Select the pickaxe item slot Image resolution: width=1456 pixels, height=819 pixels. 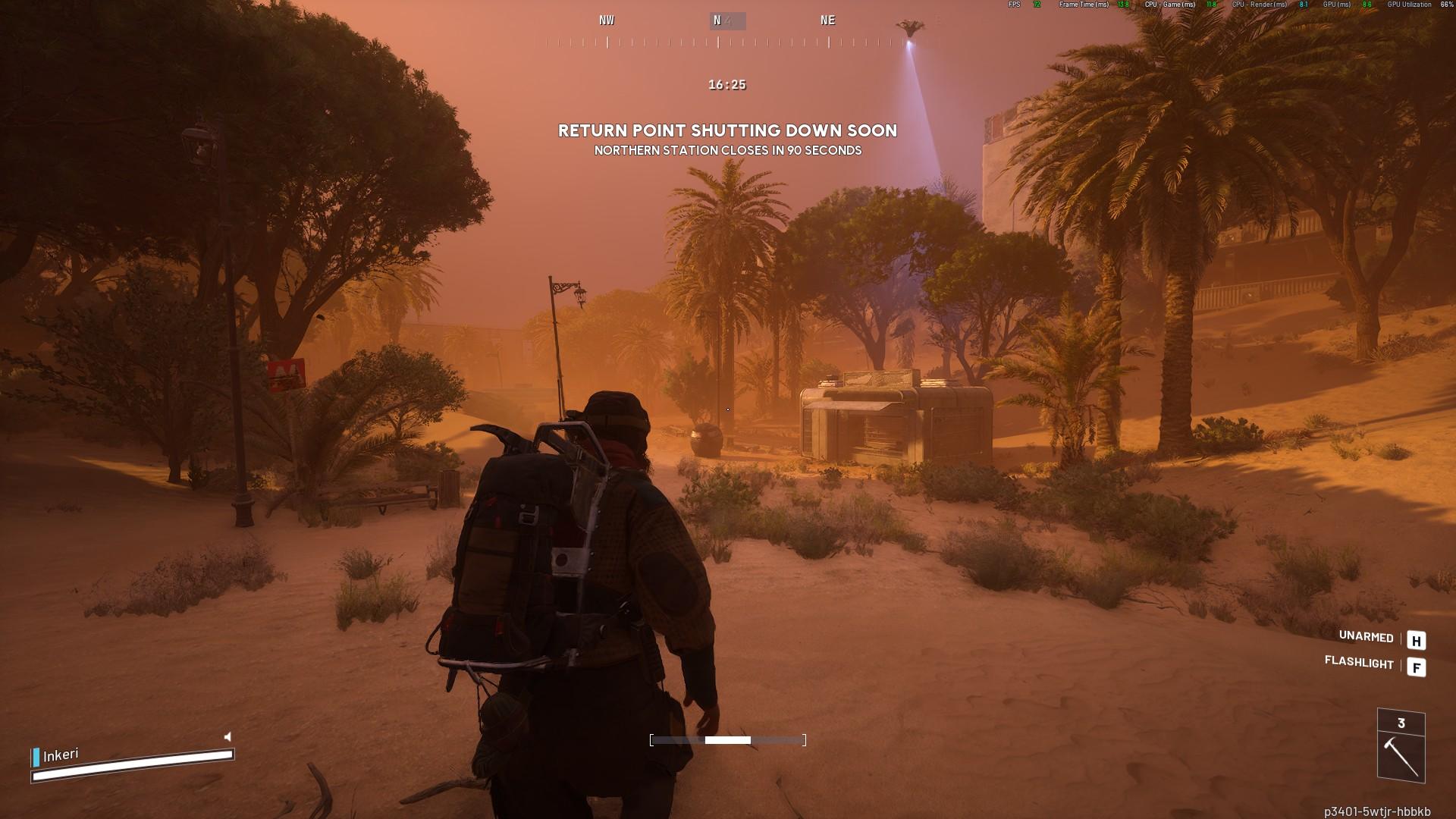click(1401, 755)
